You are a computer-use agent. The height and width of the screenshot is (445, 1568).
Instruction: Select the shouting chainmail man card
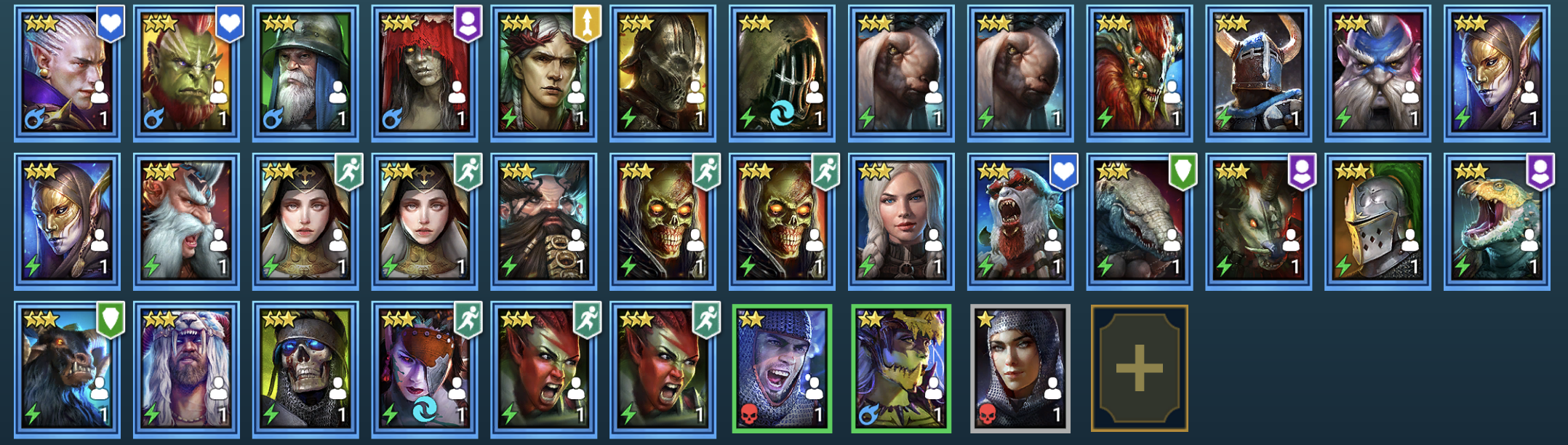point(782,369)
